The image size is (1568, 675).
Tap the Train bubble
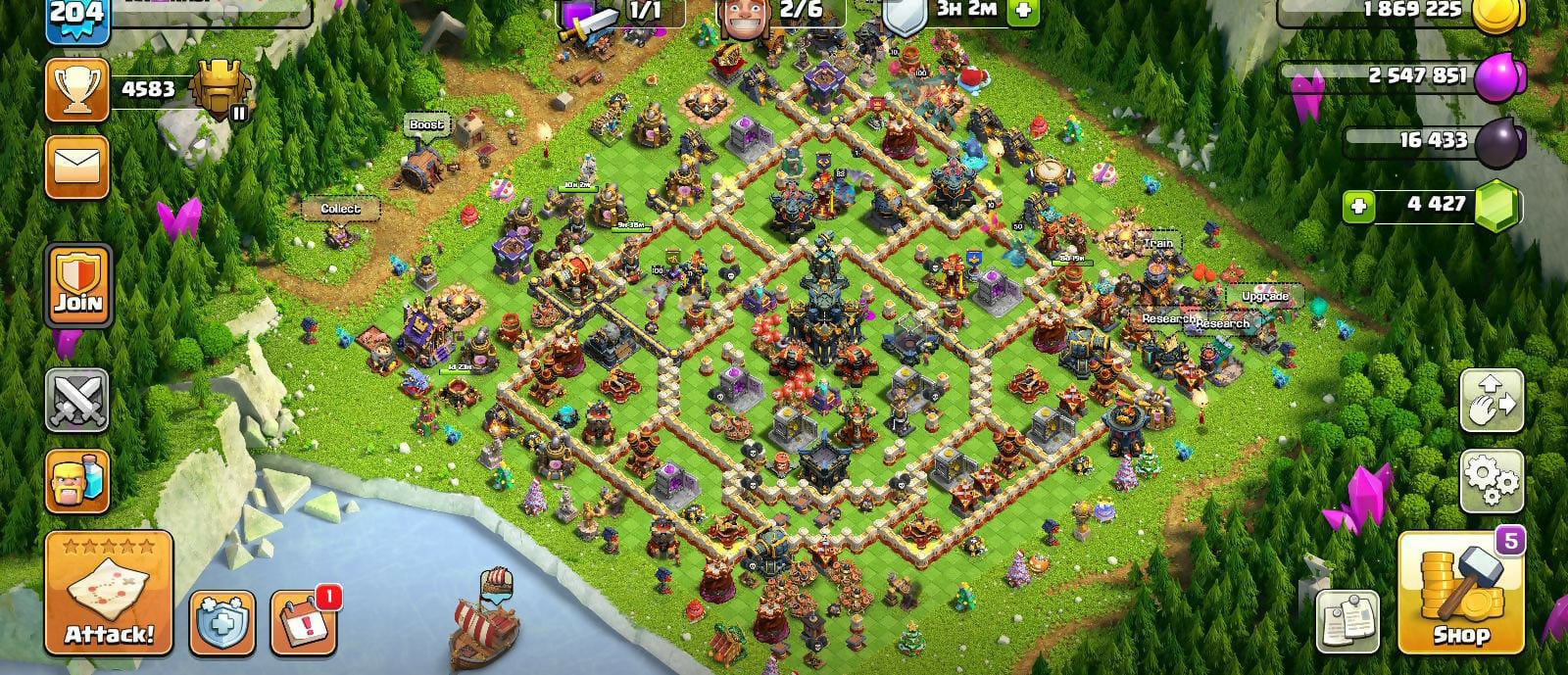coord(1157,243)
